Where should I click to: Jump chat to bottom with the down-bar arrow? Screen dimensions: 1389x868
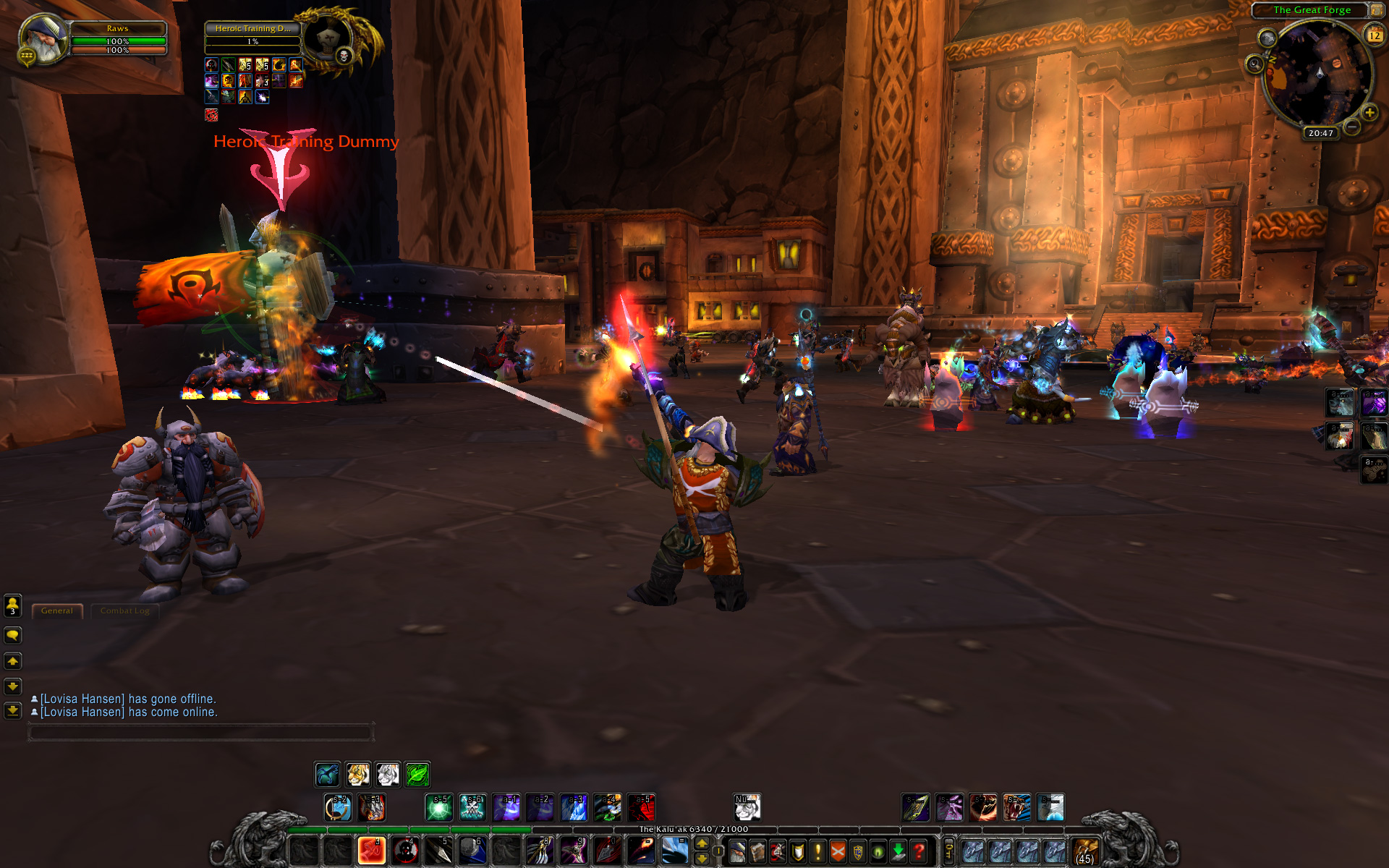pyautogui.click(x=13, y=711)
